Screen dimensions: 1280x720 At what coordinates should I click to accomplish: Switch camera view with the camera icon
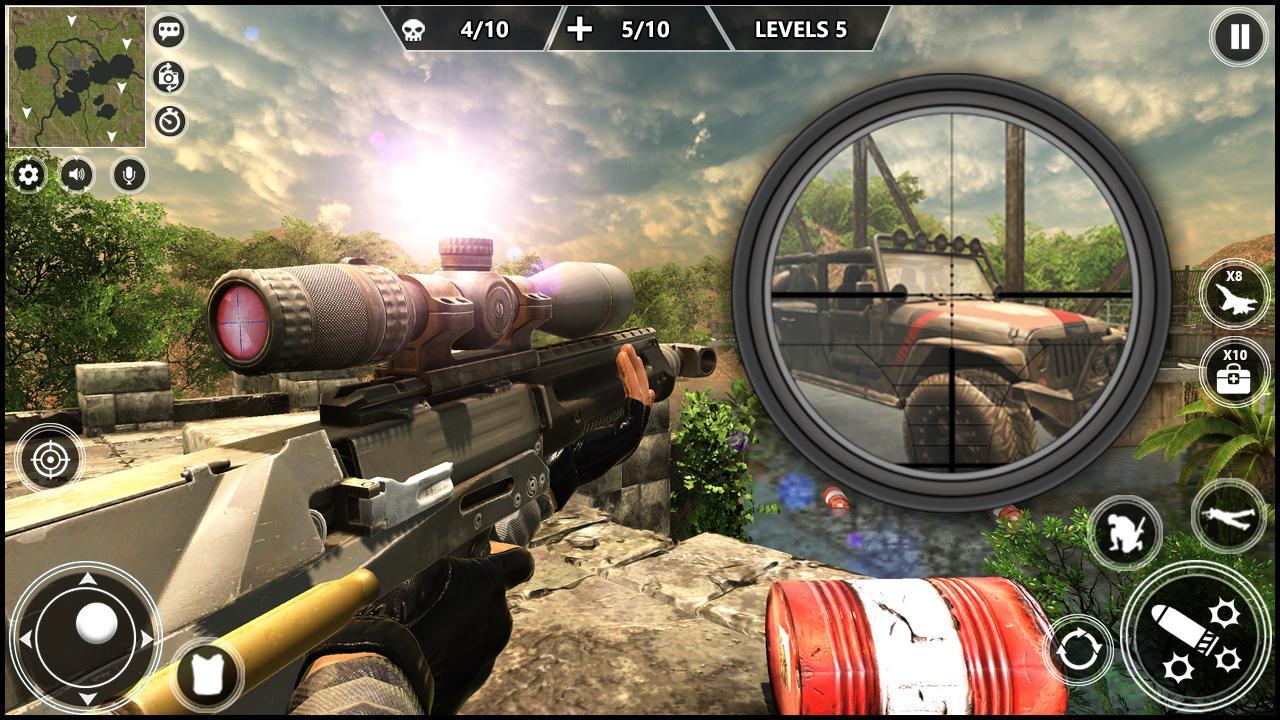pyautogui.click(x=168, y=76)
